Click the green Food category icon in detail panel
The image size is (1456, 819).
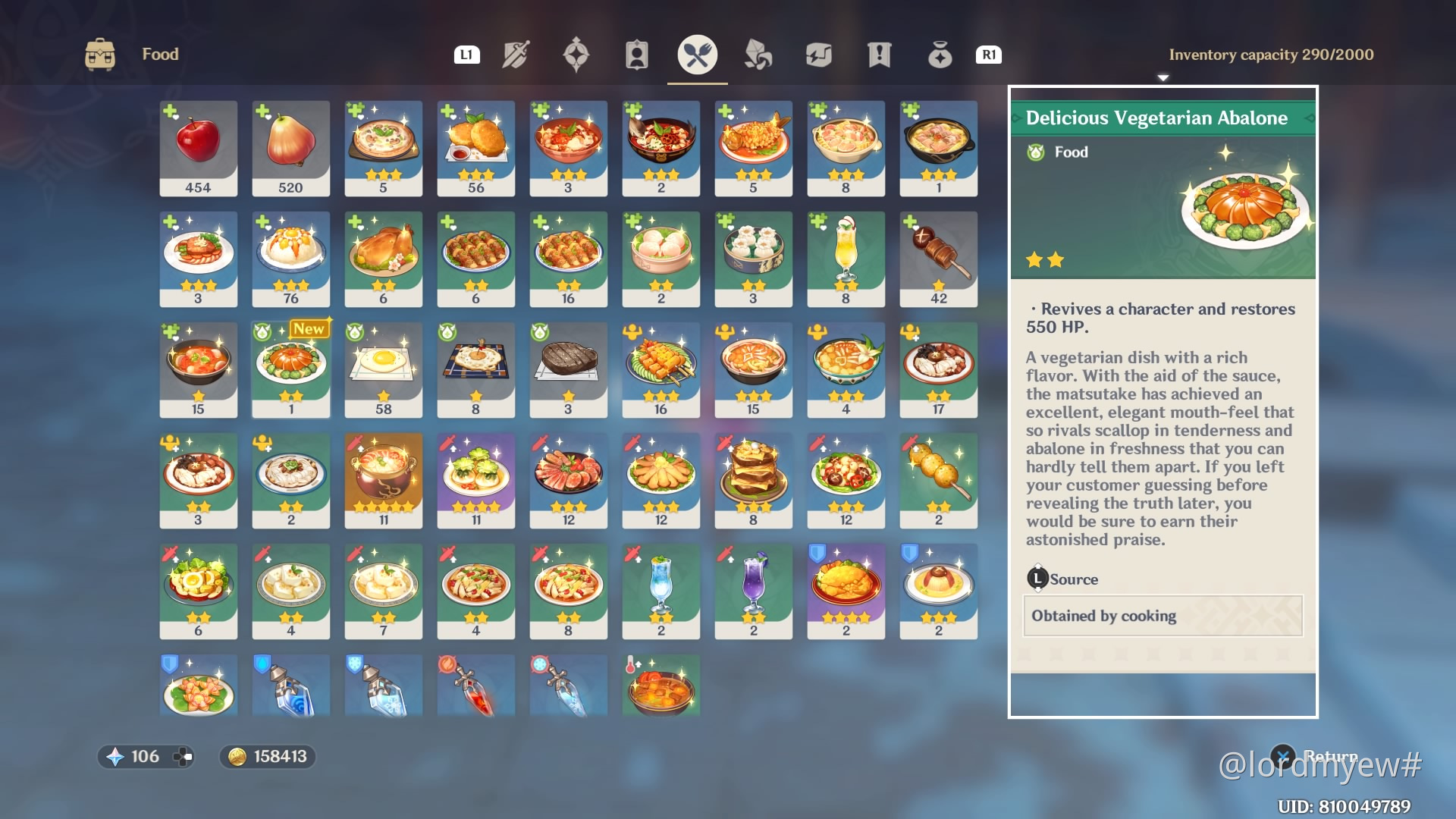tap(1036, 152)
